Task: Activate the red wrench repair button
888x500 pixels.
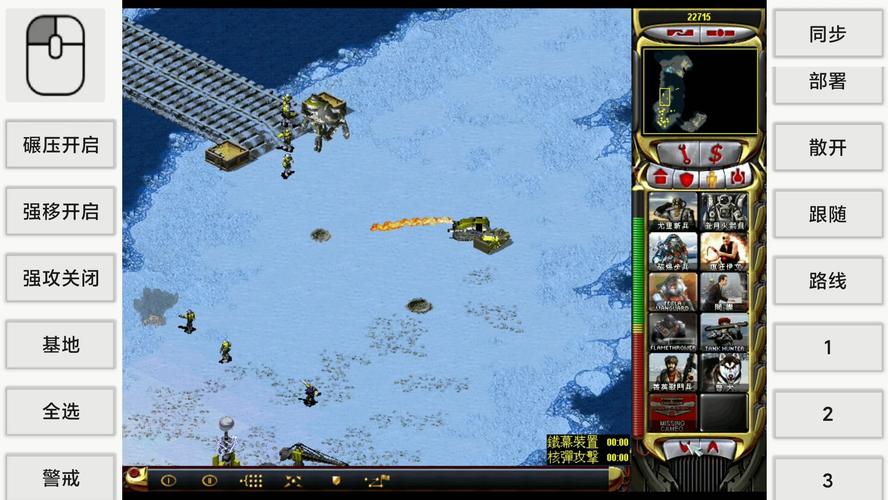Action: pyautogui.click(x=683, y=154)
